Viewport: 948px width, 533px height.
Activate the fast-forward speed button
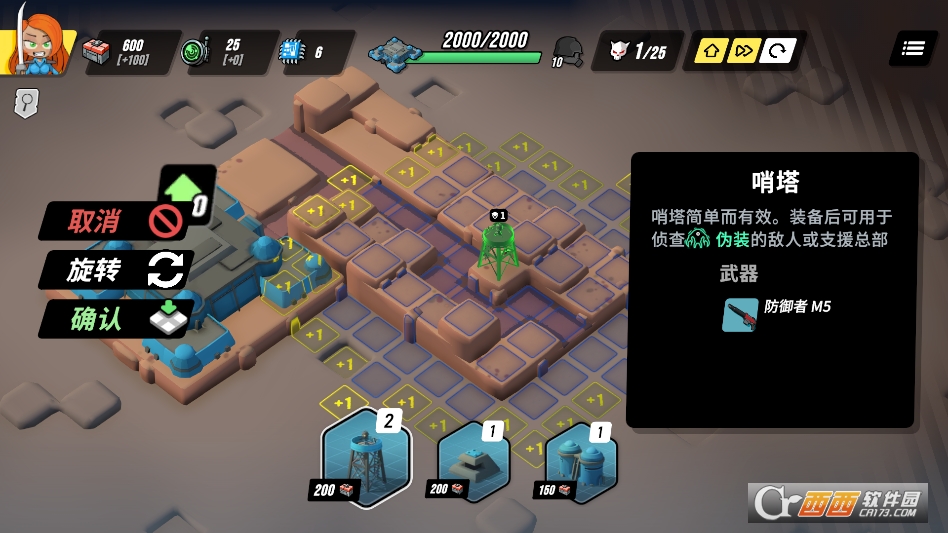742,51
